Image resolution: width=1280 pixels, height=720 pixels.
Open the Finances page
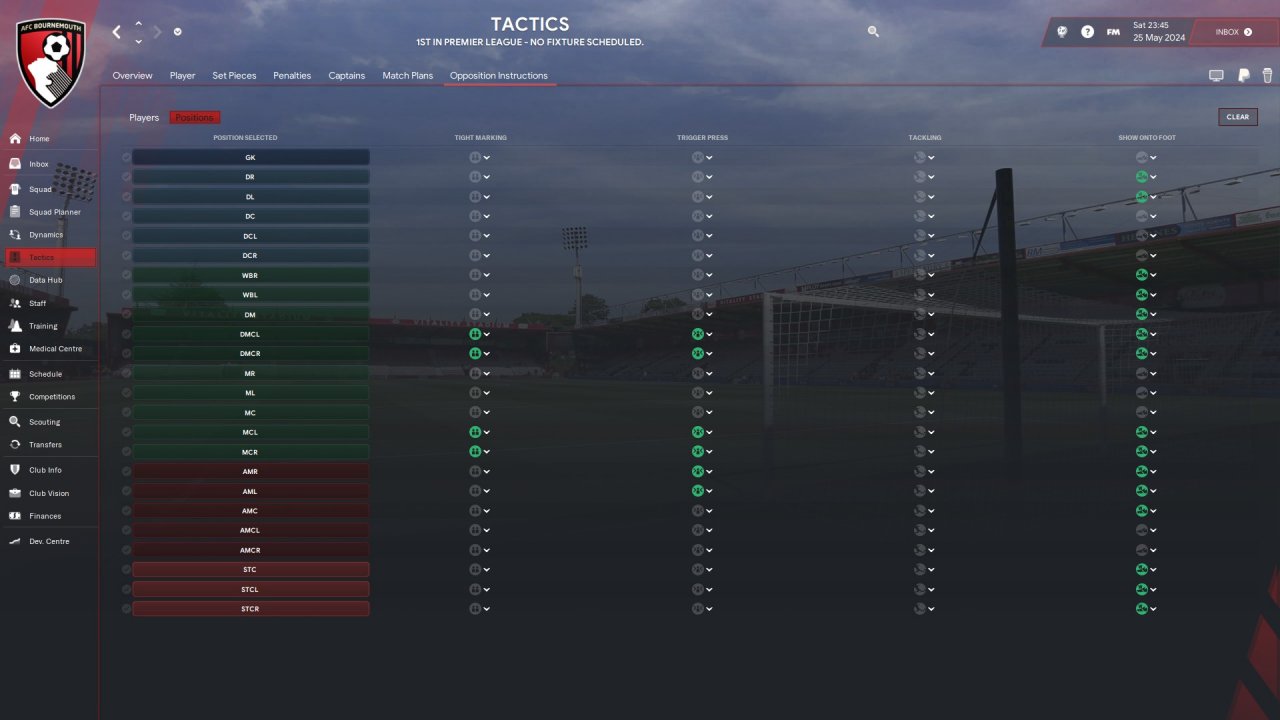pos(45,516)
